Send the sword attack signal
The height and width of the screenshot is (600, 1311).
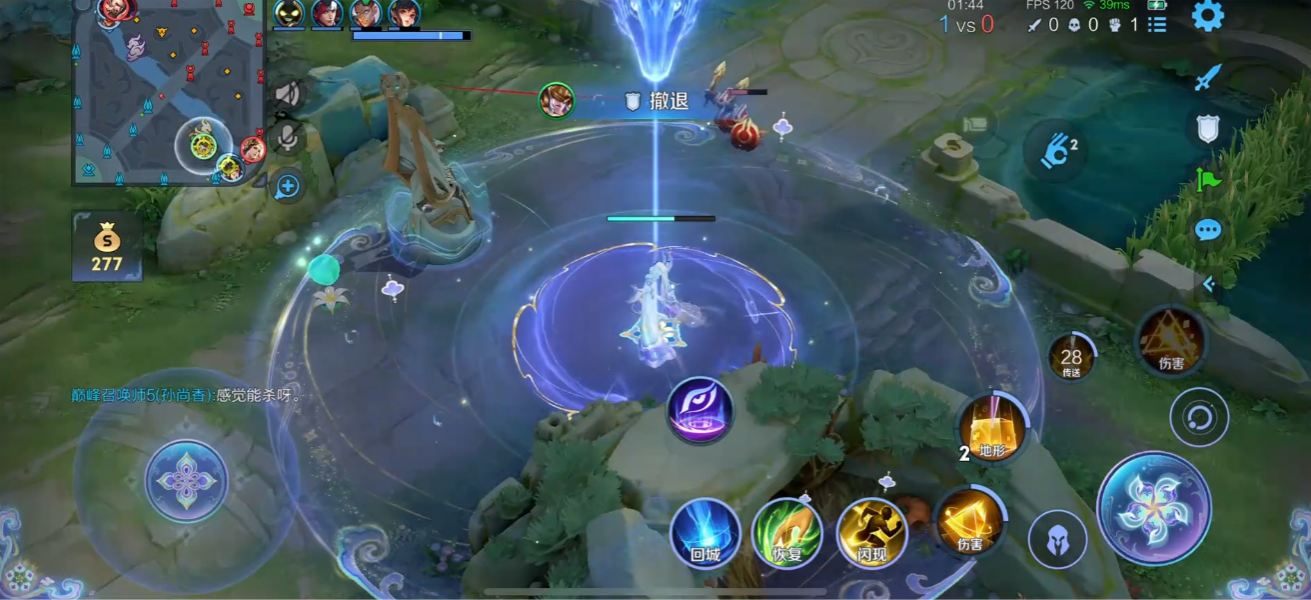tap(1208, 77)
